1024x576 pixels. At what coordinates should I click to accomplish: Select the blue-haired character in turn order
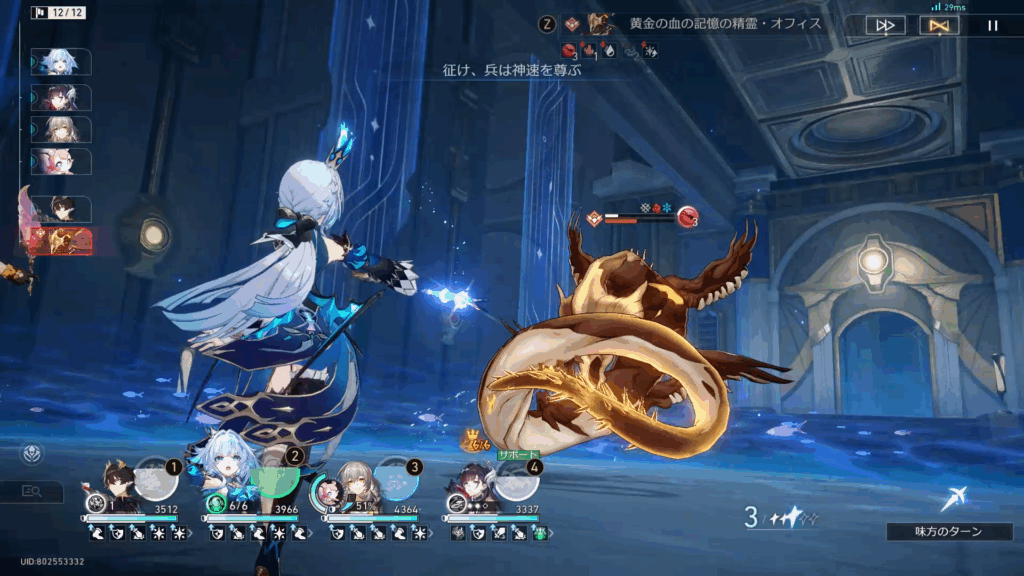[x=62, y=61]
